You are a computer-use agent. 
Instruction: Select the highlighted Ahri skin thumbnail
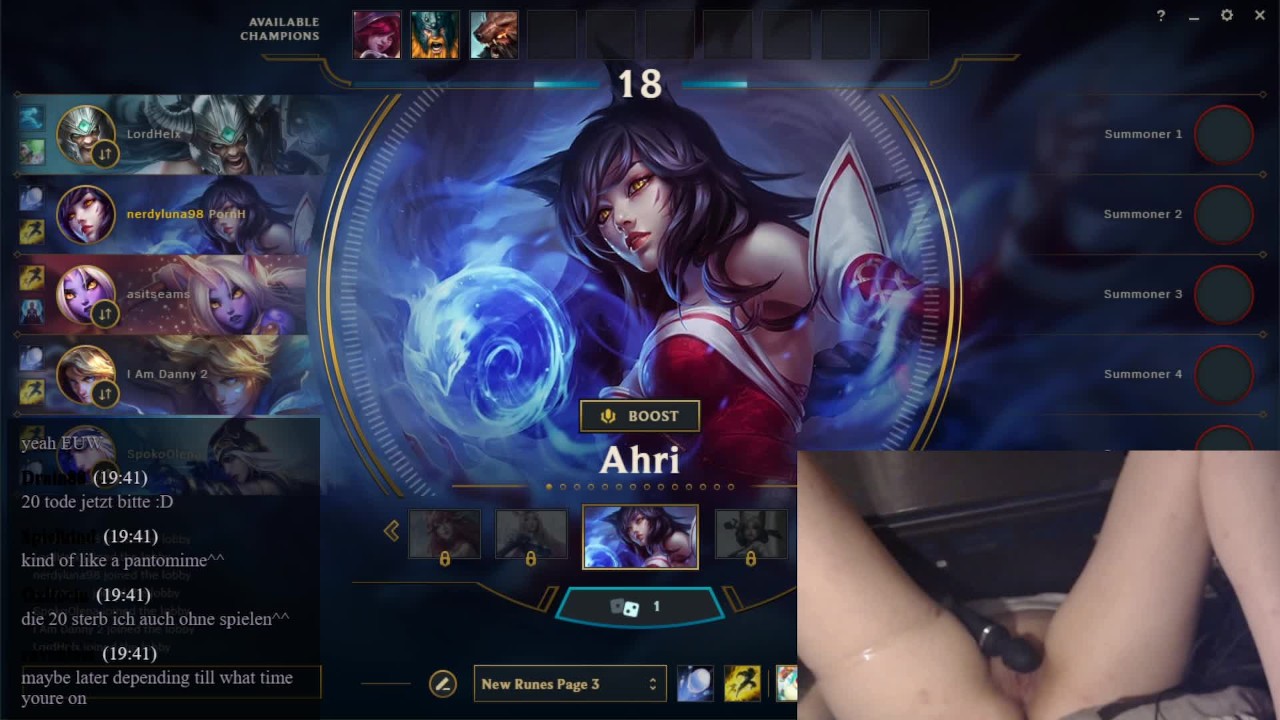click(x=640, y=537)
